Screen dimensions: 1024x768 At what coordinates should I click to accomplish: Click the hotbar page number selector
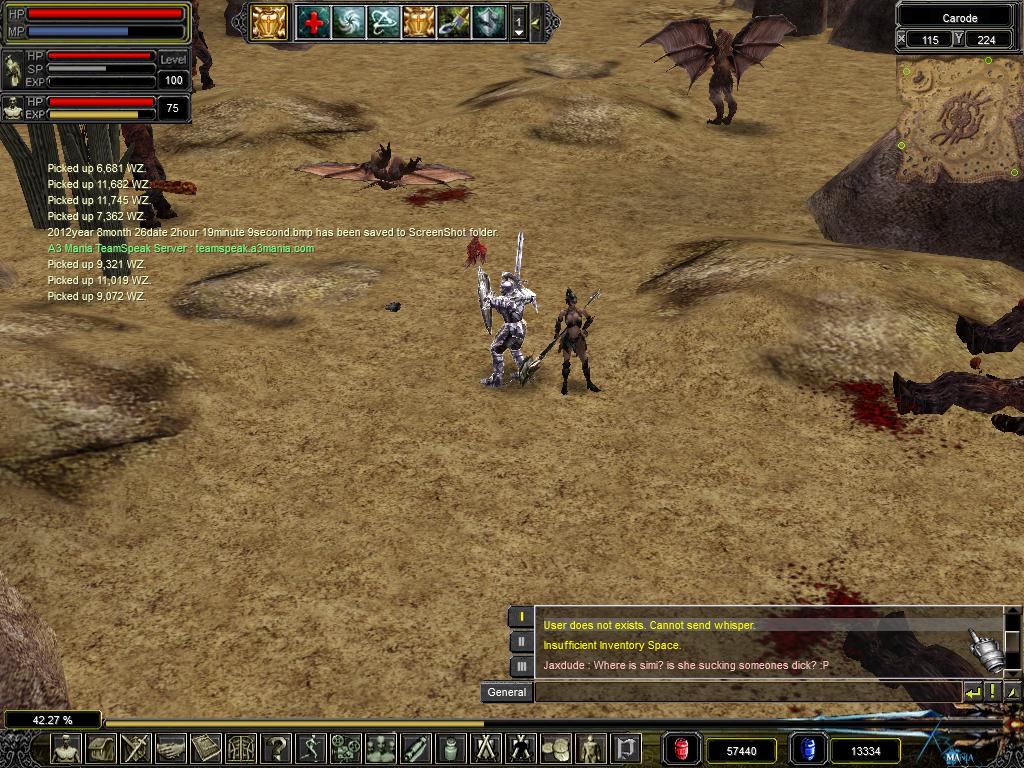tap(518, 22)
